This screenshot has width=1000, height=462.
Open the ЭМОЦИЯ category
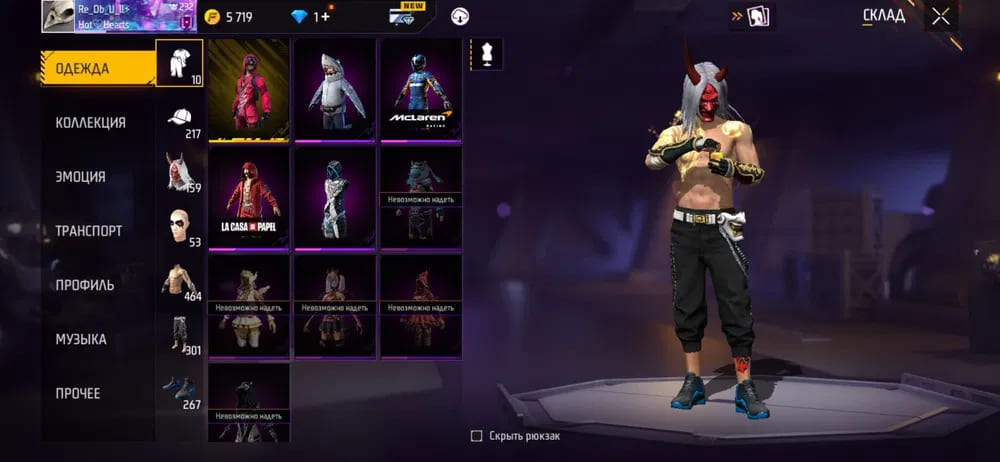tap(80, 177)
